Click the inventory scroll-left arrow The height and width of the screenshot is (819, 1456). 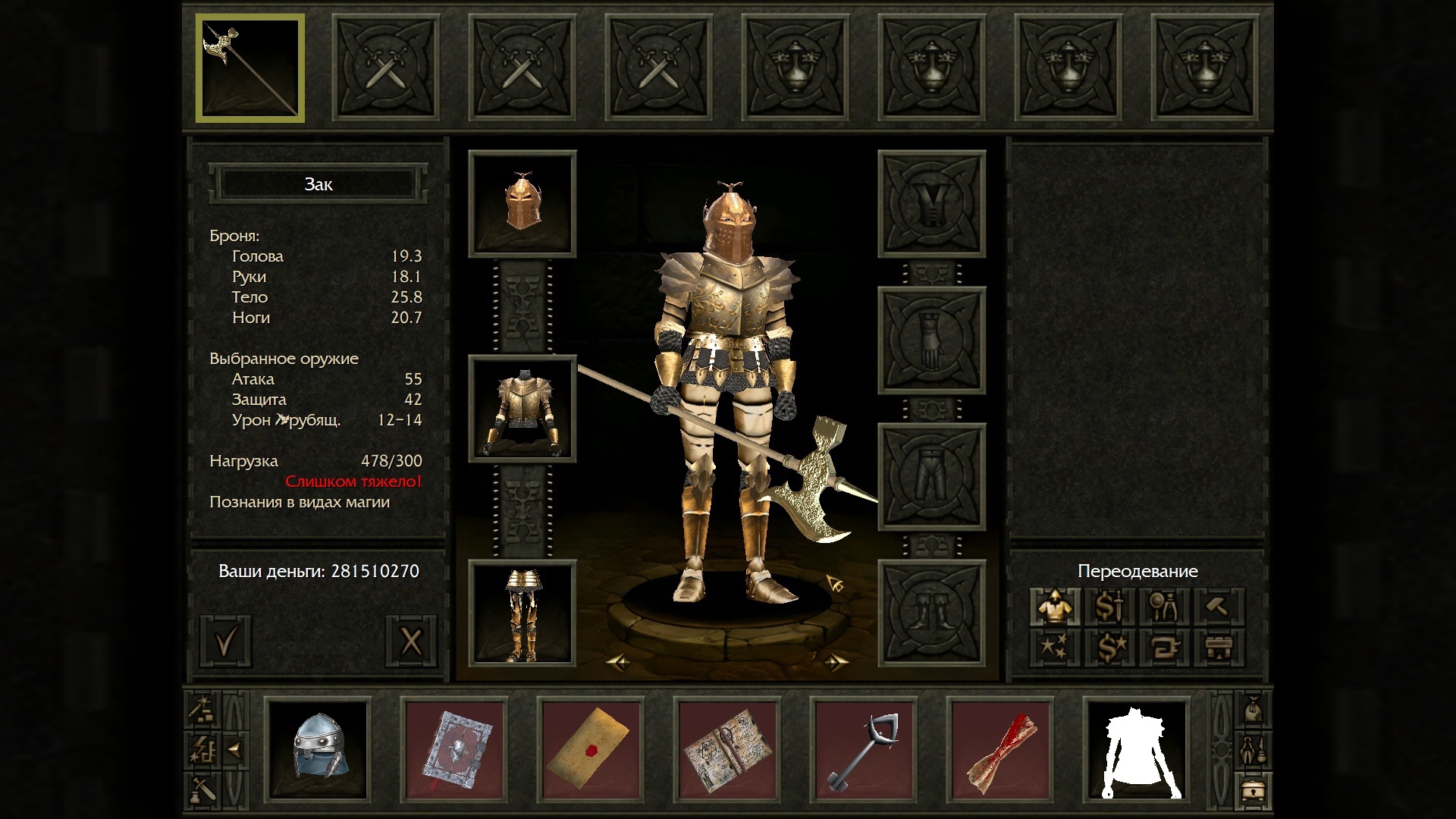coord(235,750)
